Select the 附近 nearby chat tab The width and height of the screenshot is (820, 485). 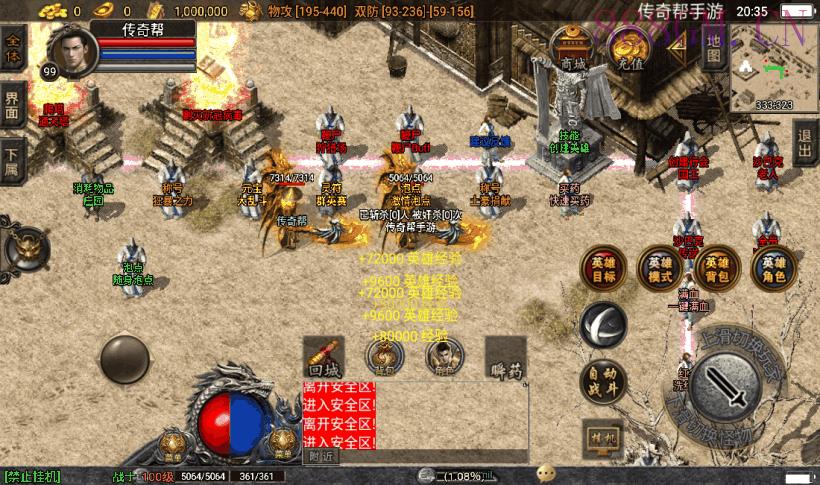tap(320, 456)
